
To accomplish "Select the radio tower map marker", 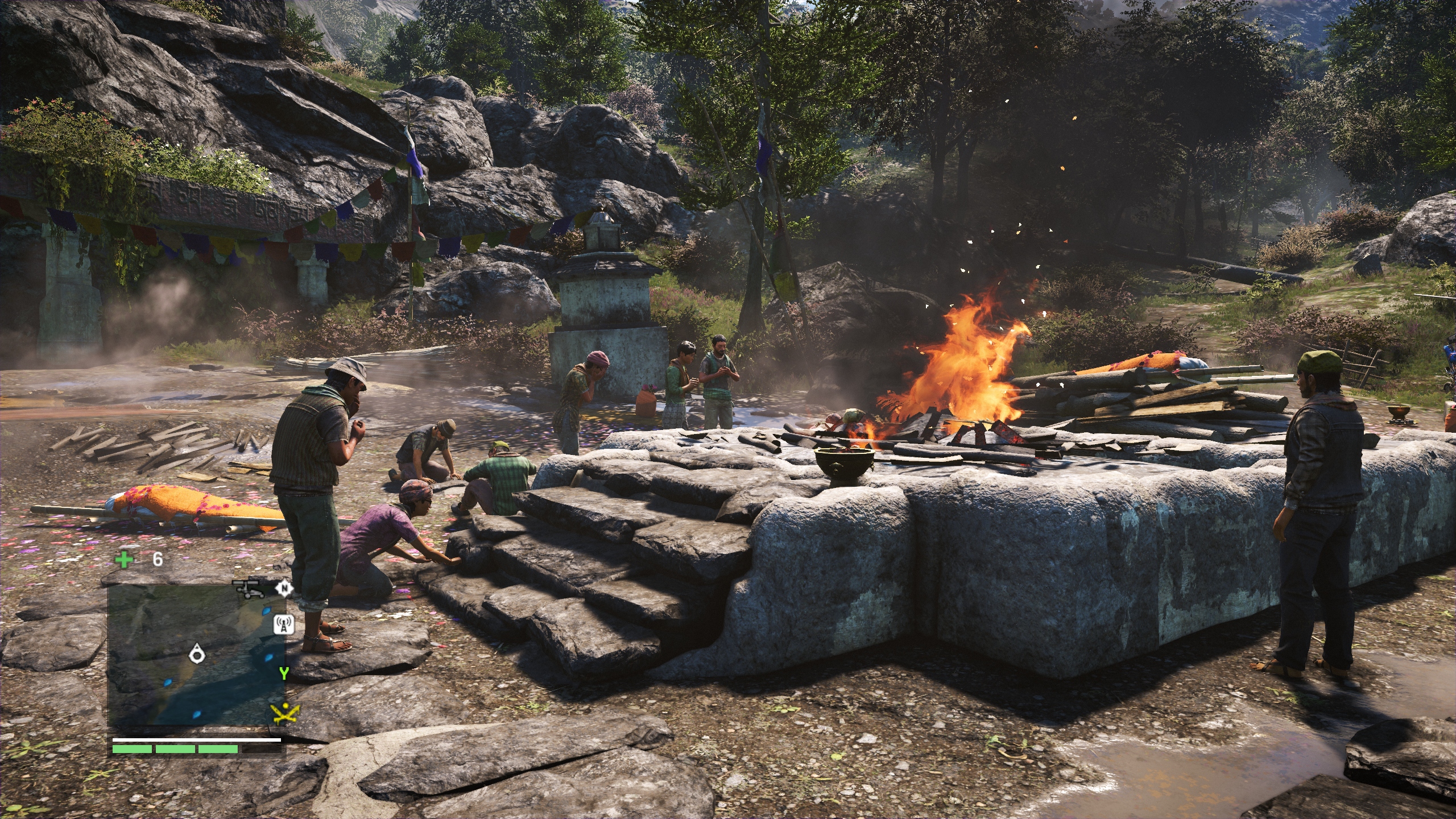I will pyautogui.click(x=283, y=624).
